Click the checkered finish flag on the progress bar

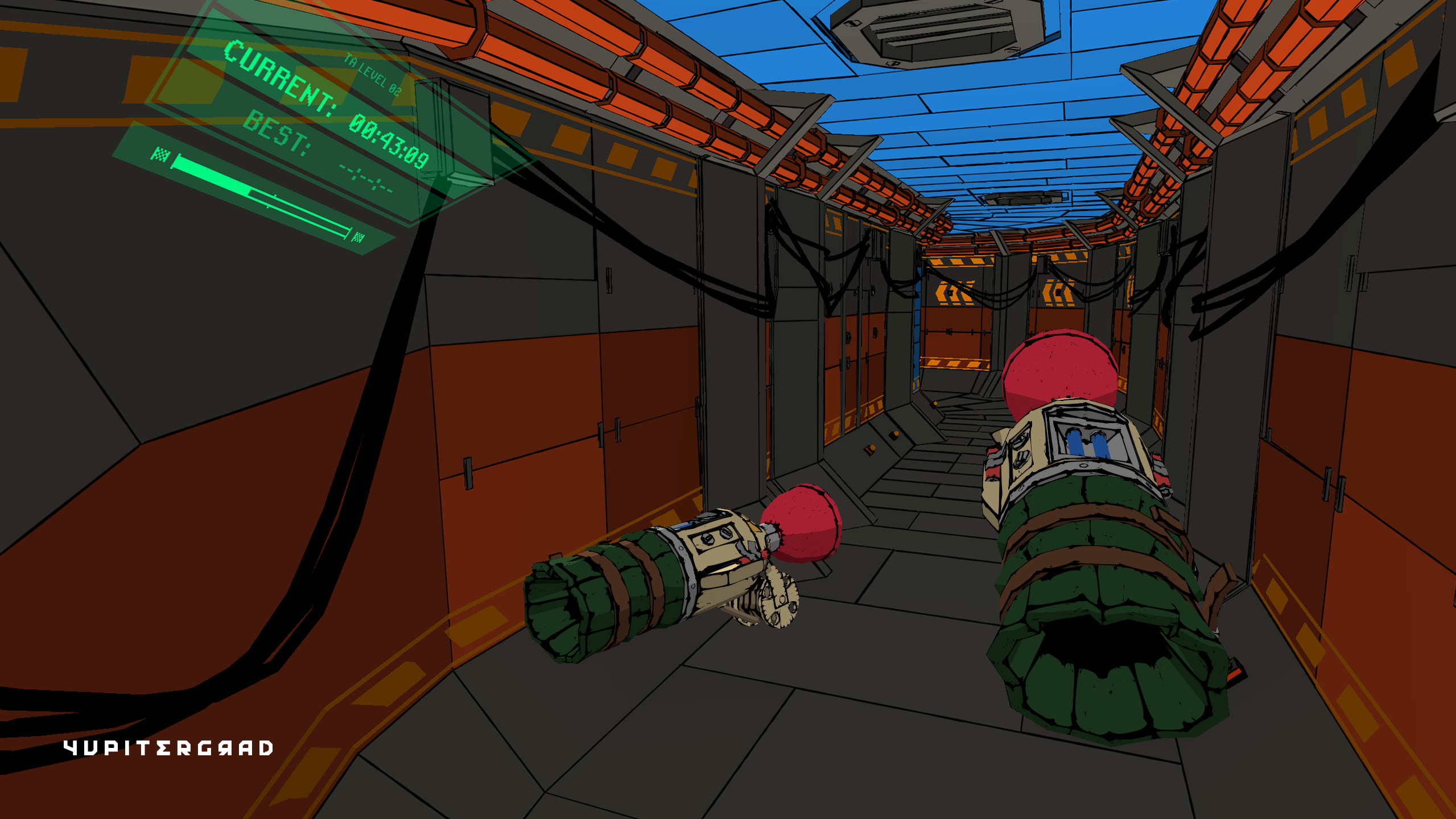pos(160,155)
